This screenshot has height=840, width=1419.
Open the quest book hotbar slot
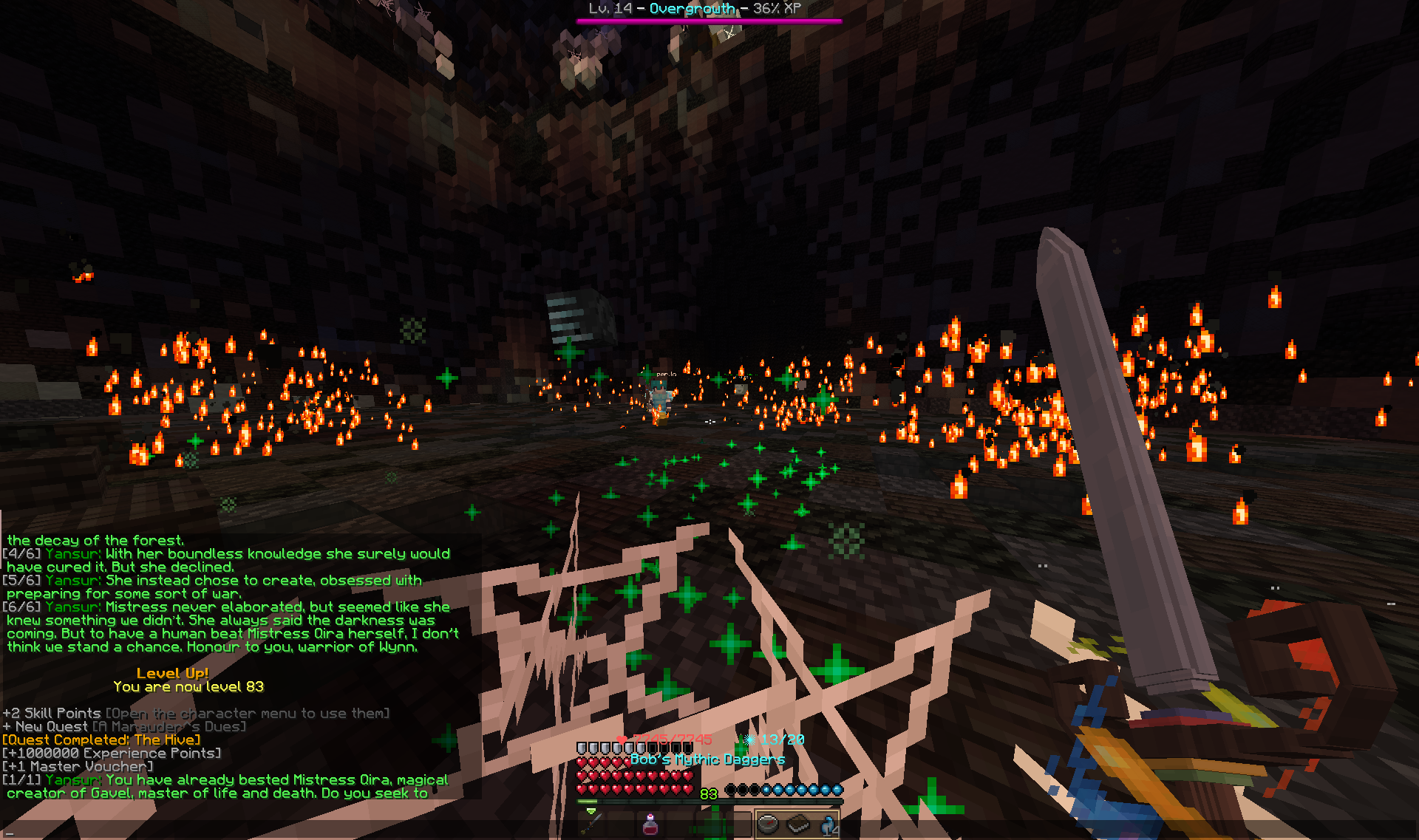[x=798, y=823]
